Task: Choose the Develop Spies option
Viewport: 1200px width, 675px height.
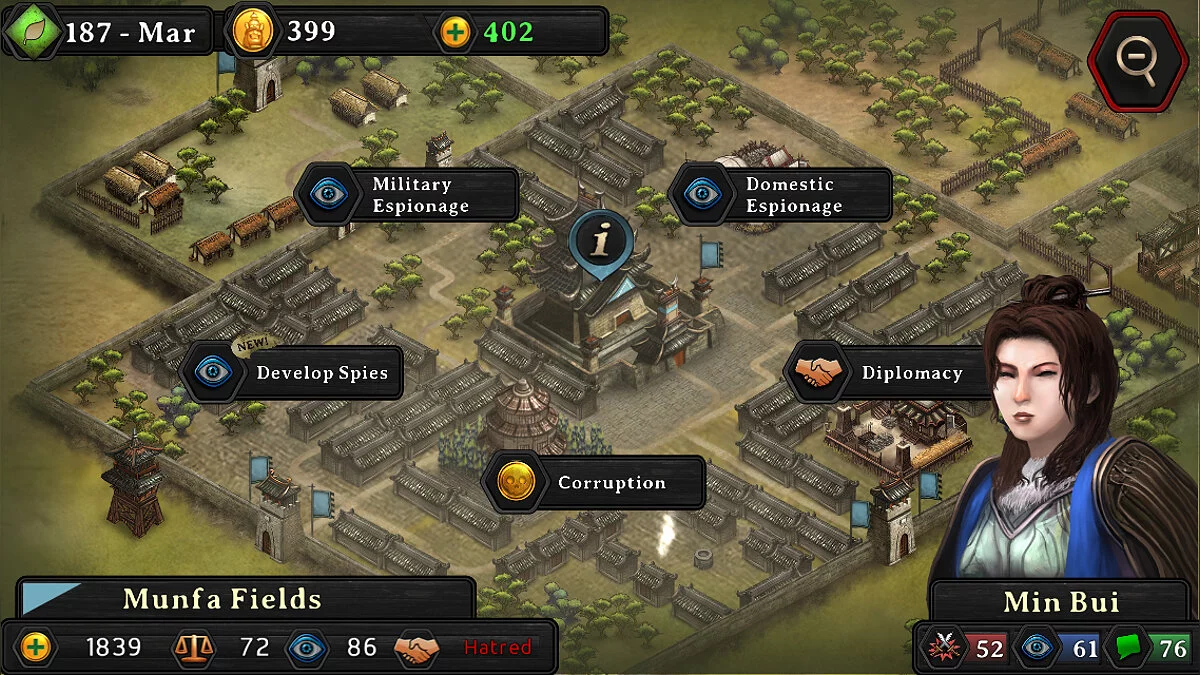Action: point(294,373)
